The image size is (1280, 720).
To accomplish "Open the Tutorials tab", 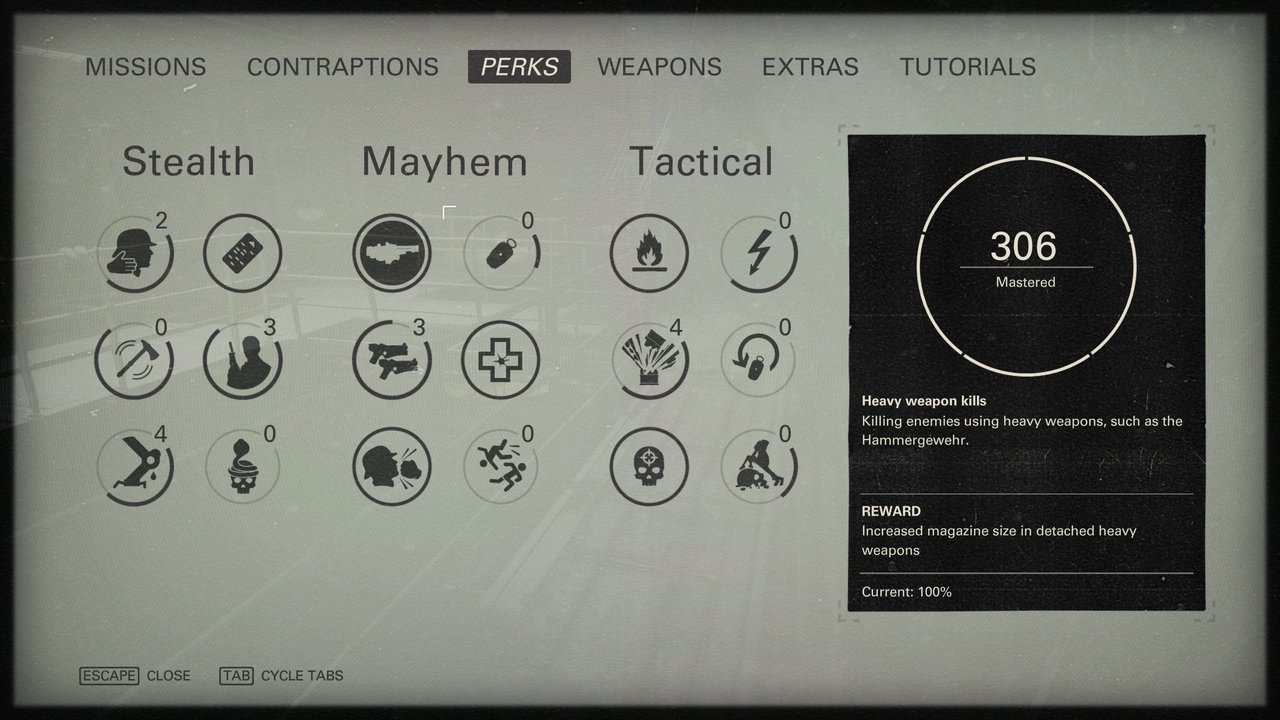I will (967, 67).
